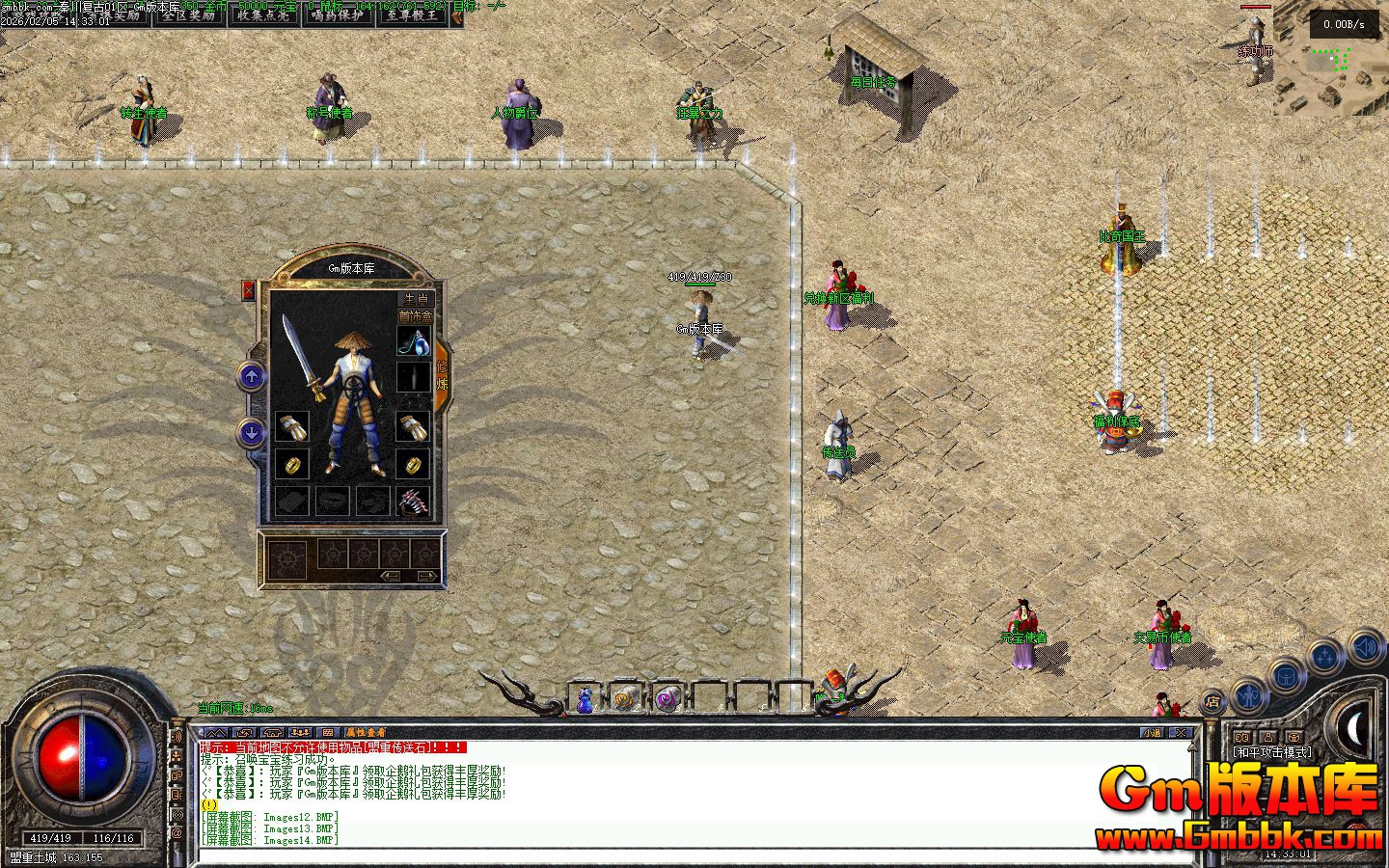Click the round down-arrow button on equipment panel

tap(252, 433)
